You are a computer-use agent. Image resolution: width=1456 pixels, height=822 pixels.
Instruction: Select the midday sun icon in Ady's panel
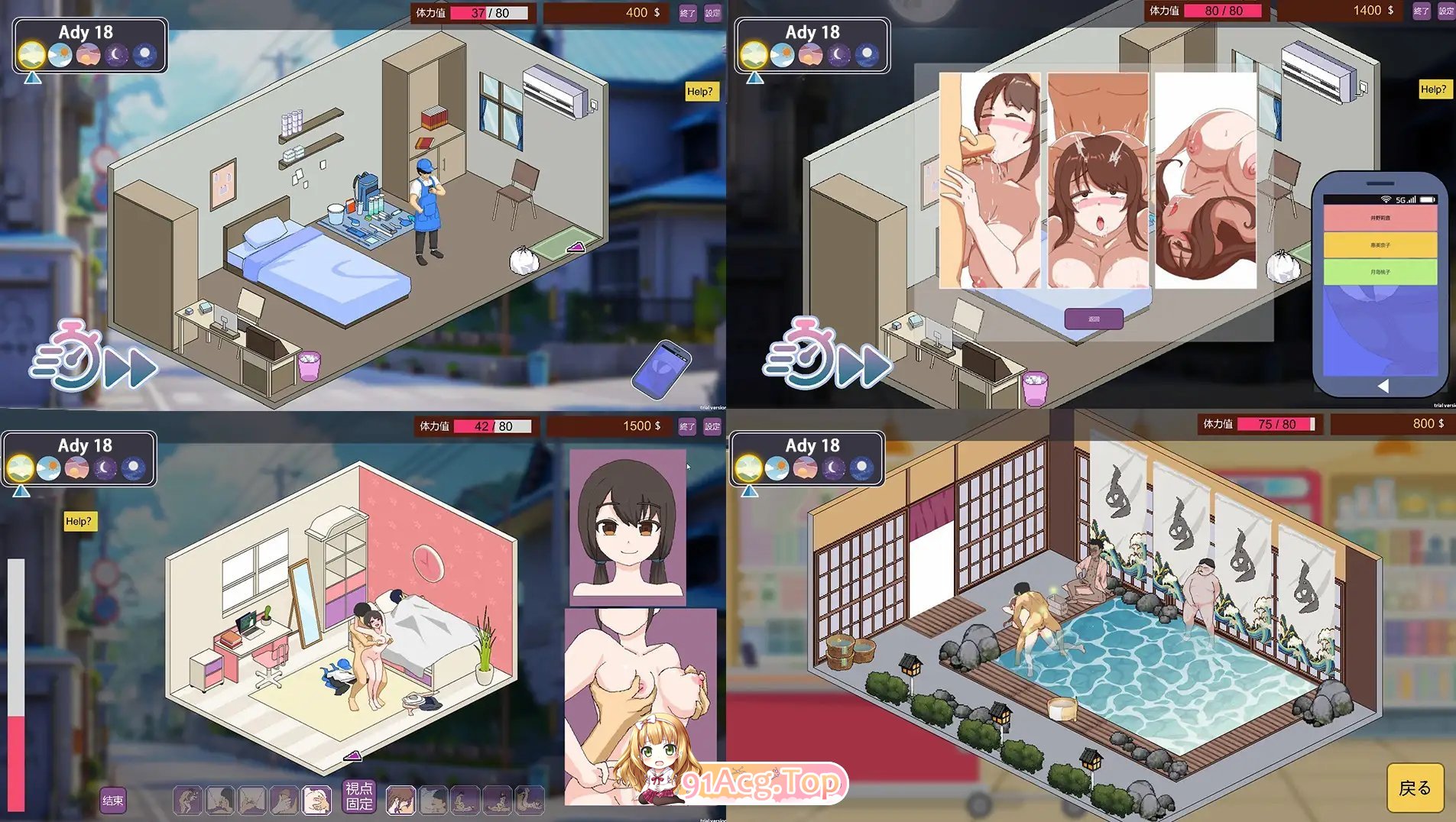pos(60,56)
